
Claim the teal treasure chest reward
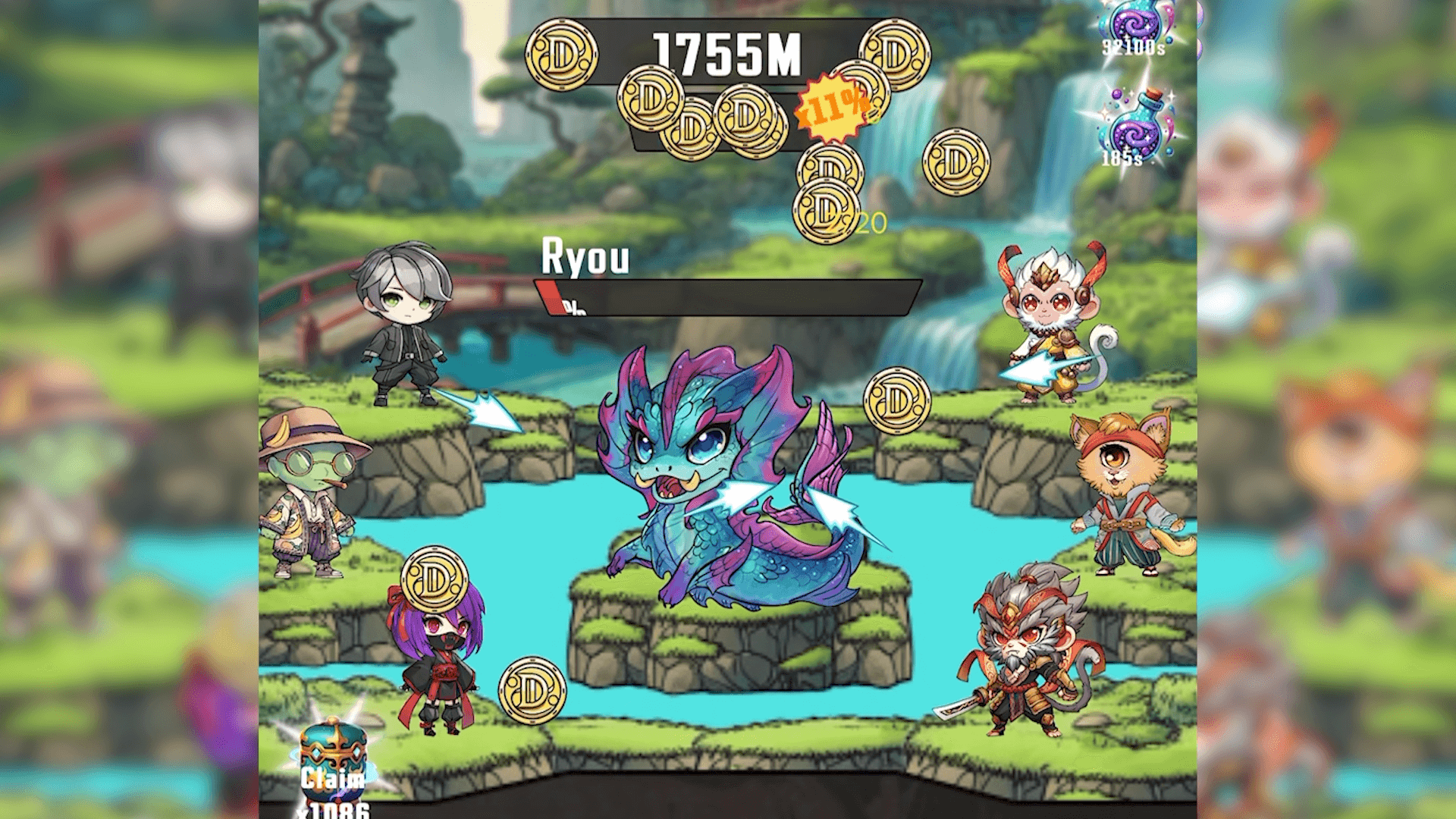pos(333,762)
